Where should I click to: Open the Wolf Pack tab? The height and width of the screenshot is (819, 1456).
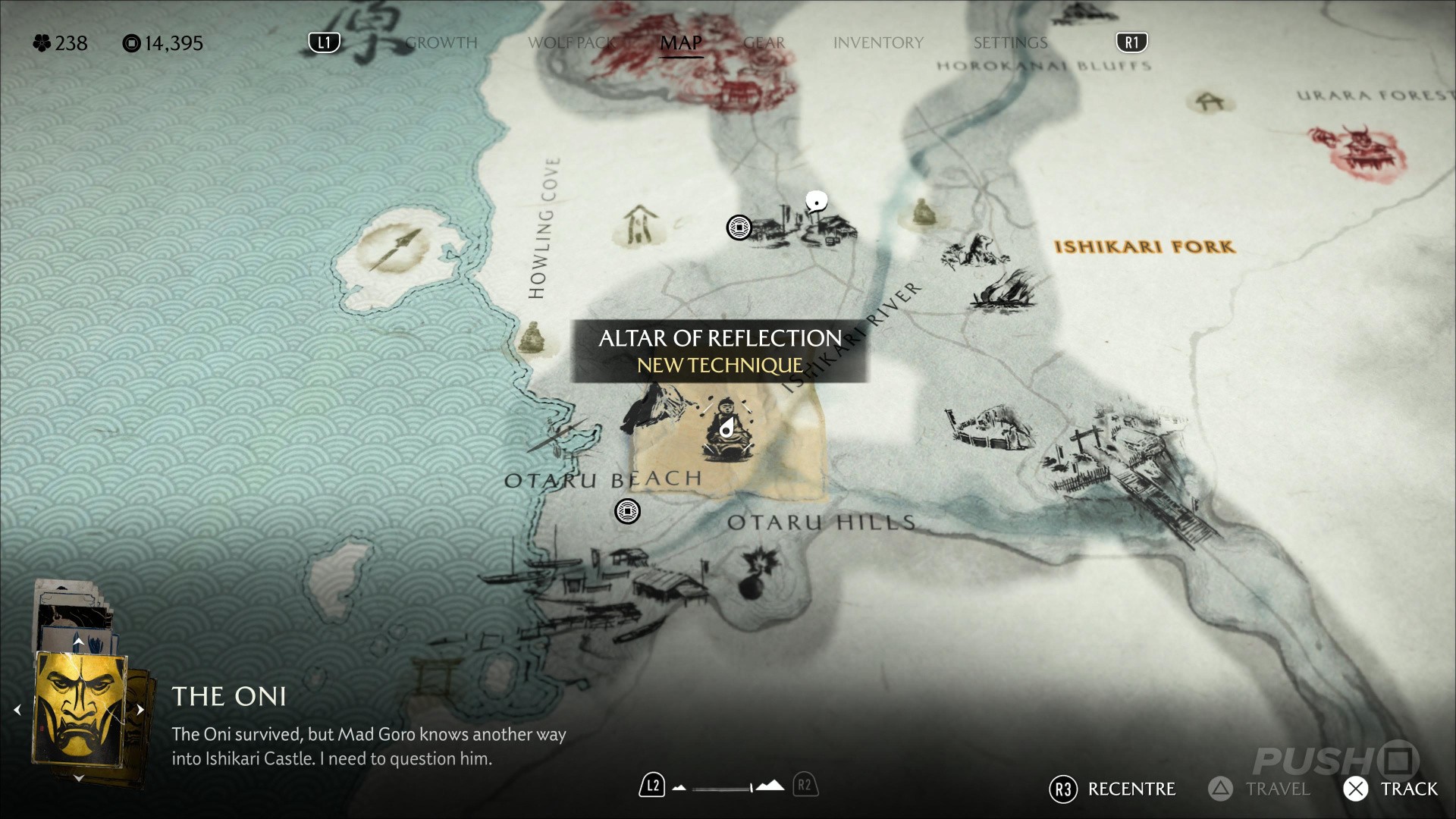(x=575, y=42)
